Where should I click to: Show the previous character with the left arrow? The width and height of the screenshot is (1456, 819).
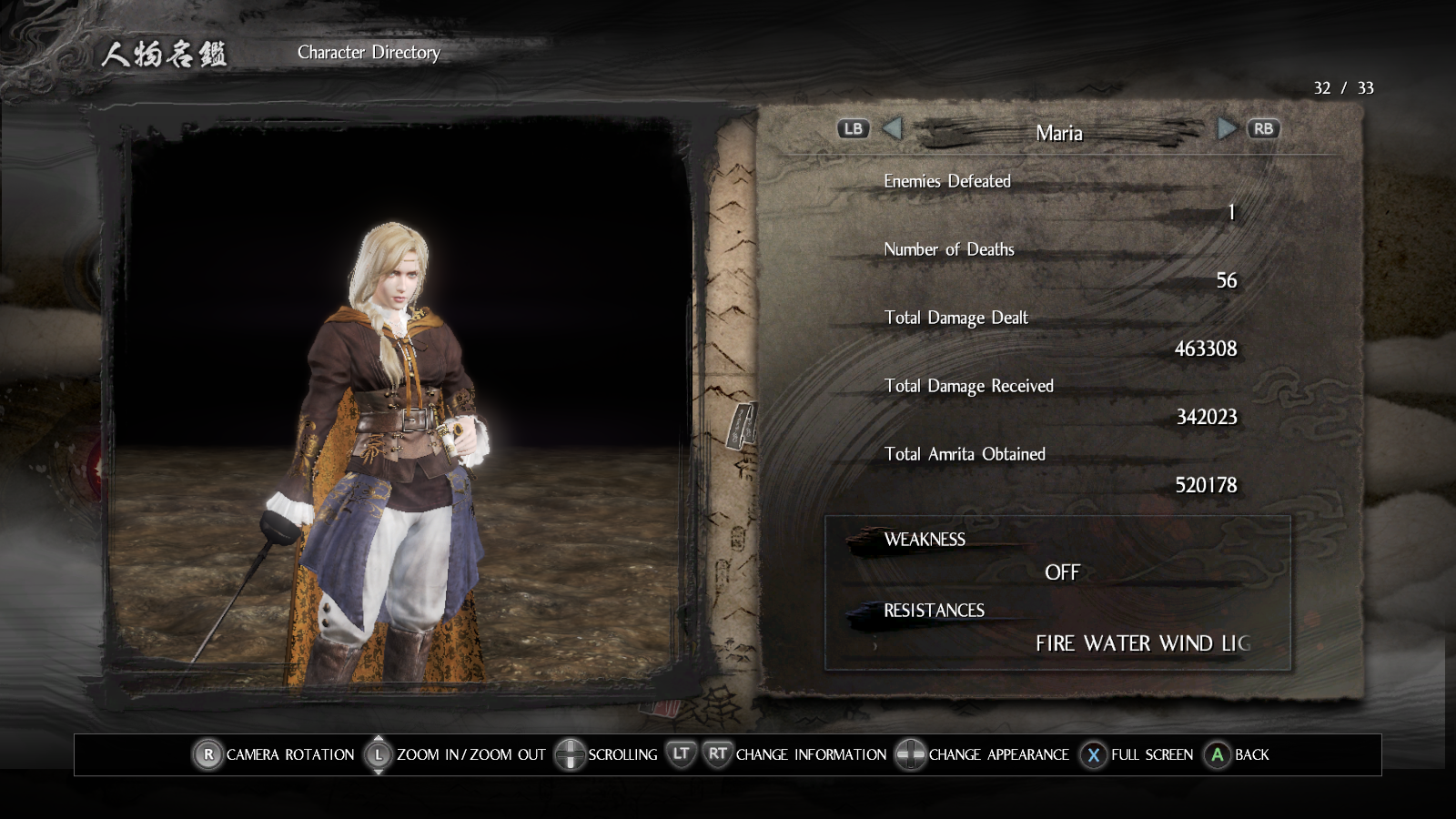coord(893,129)
